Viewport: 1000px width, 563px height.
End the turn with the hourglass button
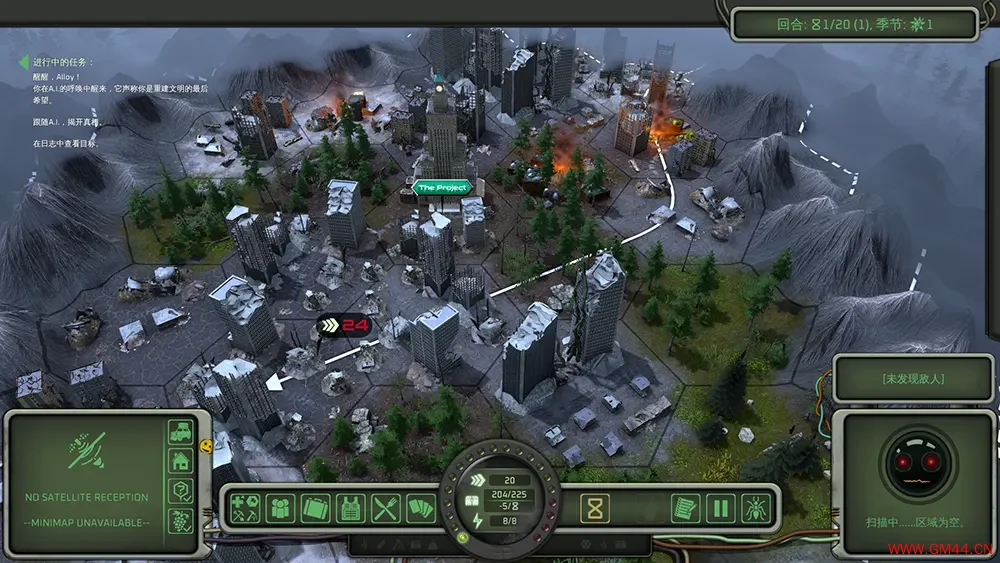point(597,509)
